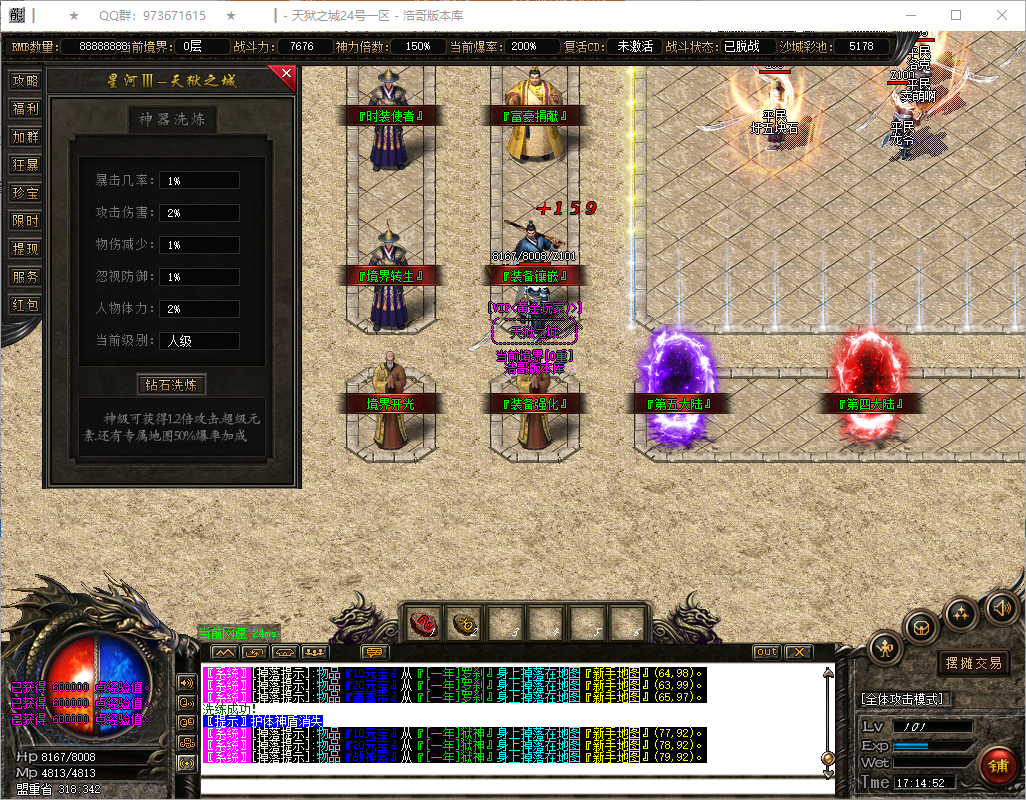Image resolution: width=1026 pixels, height=800 pixels.
Task: Maximize the game window
Action: pyautogui.click(x=956, y=15)
